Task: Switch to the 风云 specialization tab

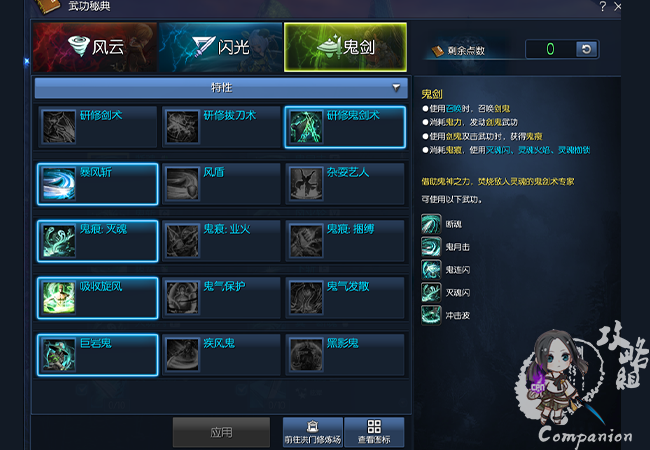Action: 94,46
